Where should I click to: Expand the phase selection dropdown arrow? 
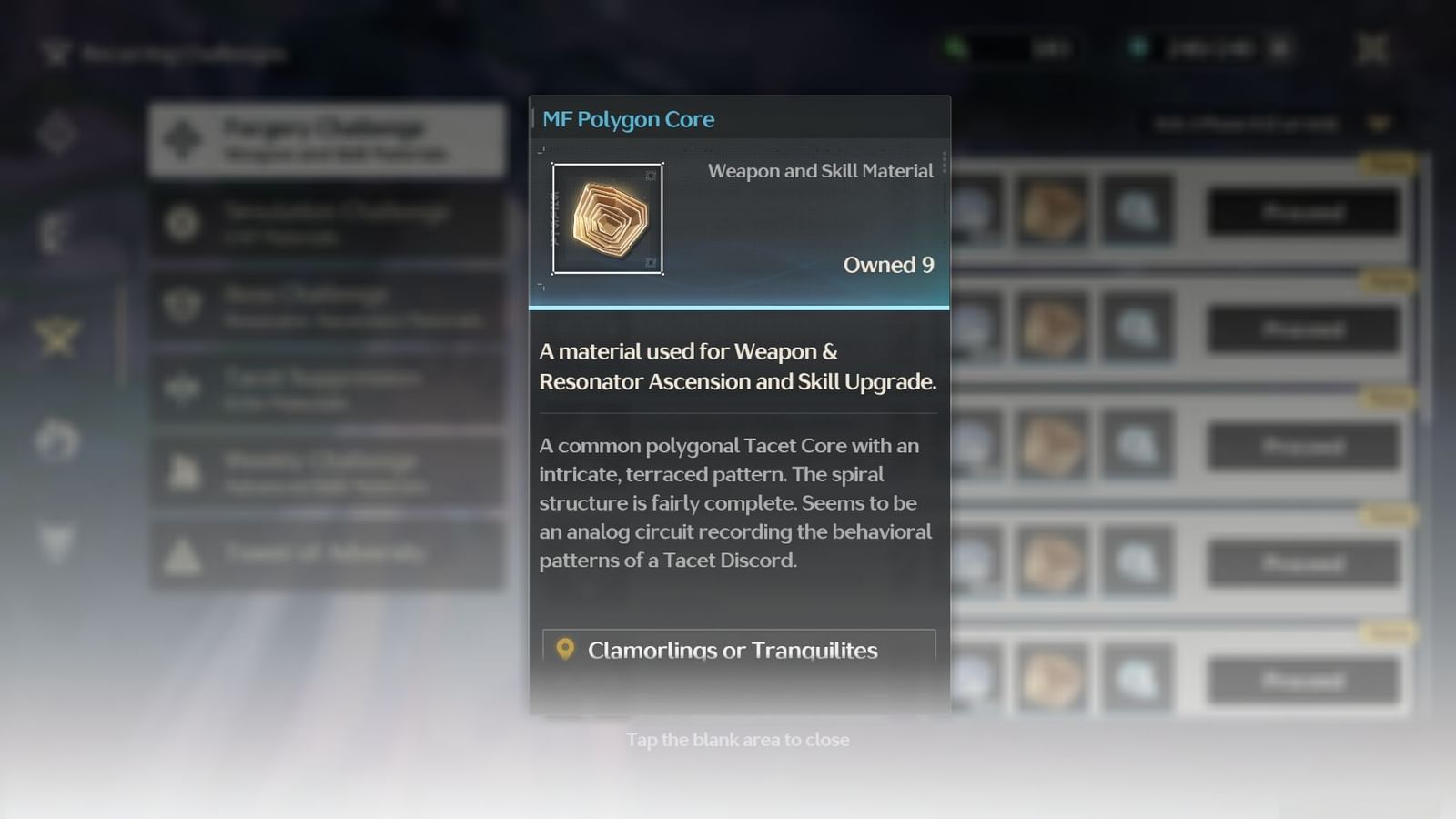click(x=1379, y=125)
